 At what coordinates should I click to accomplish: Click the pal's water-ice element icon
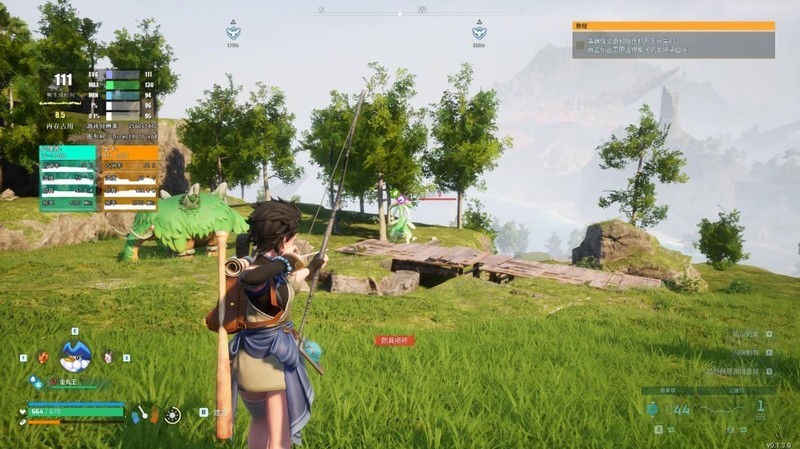pyautogui.click(x=38, y=381)
